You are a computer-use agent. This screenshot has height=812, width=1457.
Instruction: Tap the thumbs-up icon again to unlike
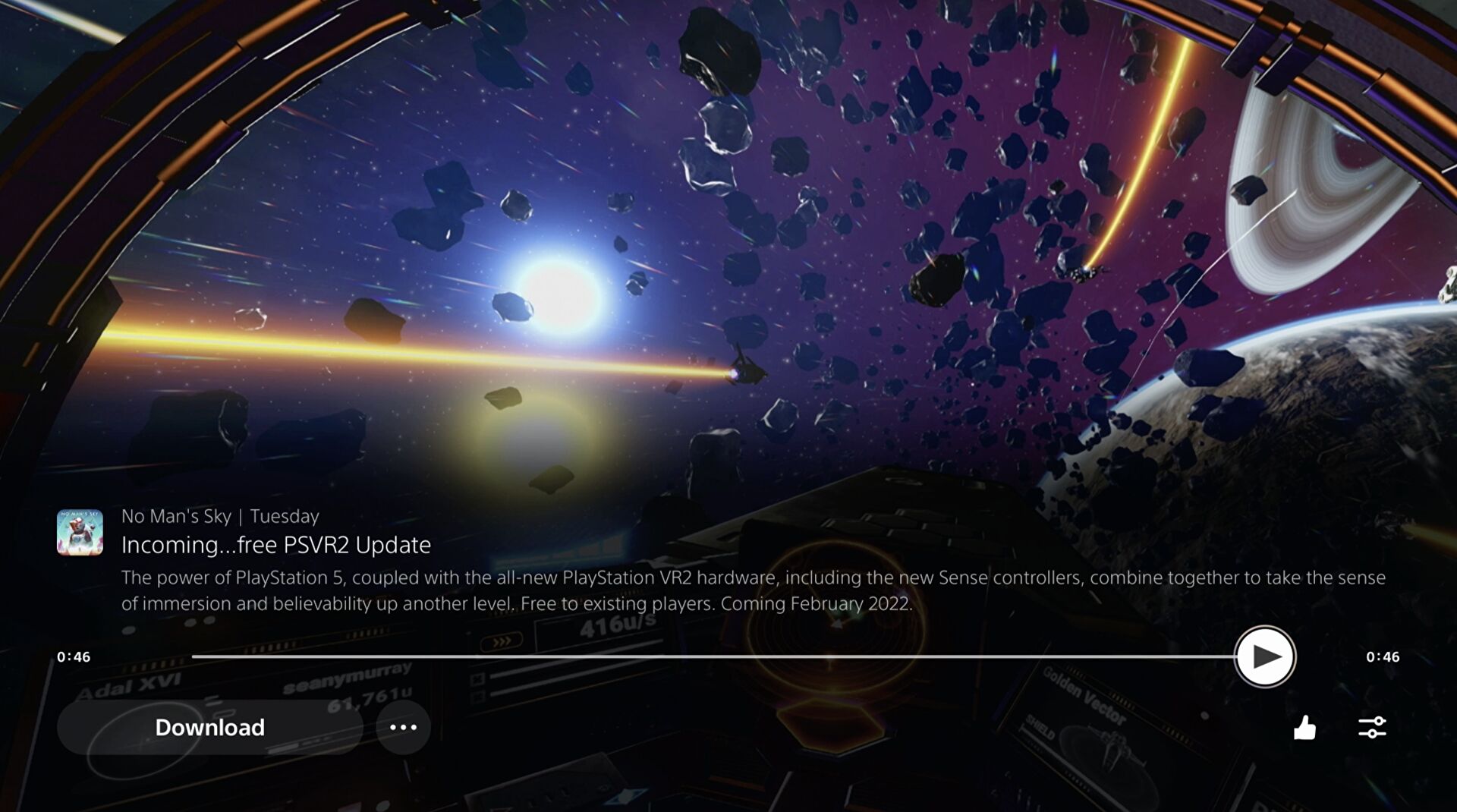[x=1304, y=727]
